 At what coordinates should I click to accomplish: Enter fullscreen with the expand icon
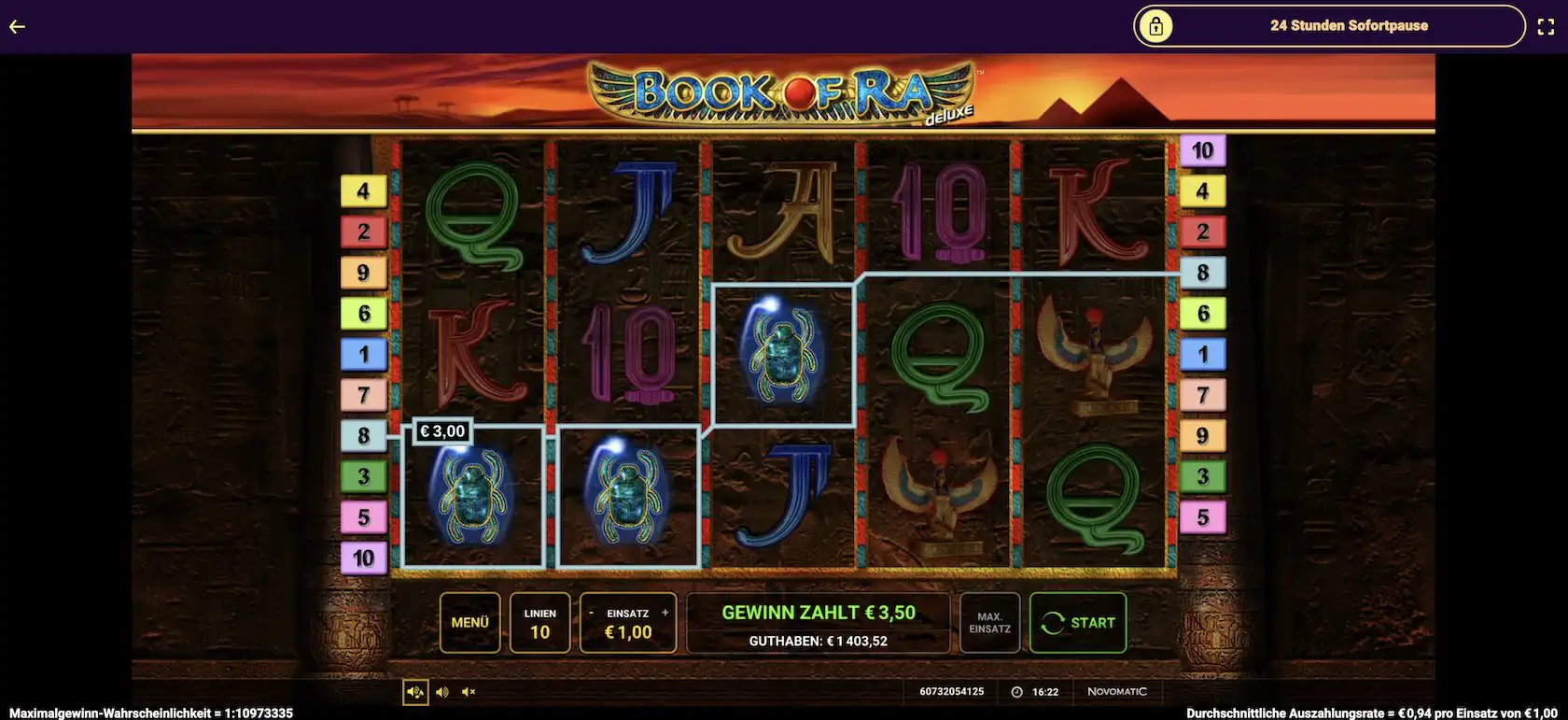[1547, 26]
